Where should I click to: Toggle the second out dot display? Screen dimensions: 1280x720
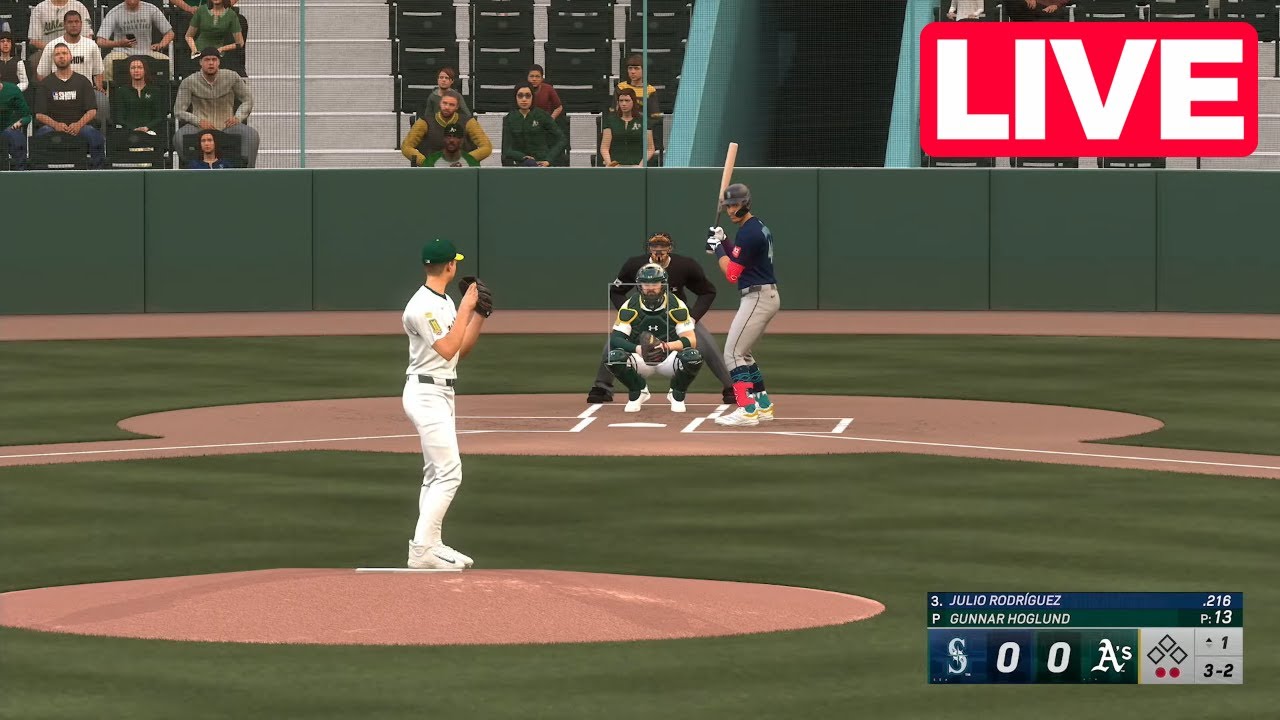pos(1176,670)
